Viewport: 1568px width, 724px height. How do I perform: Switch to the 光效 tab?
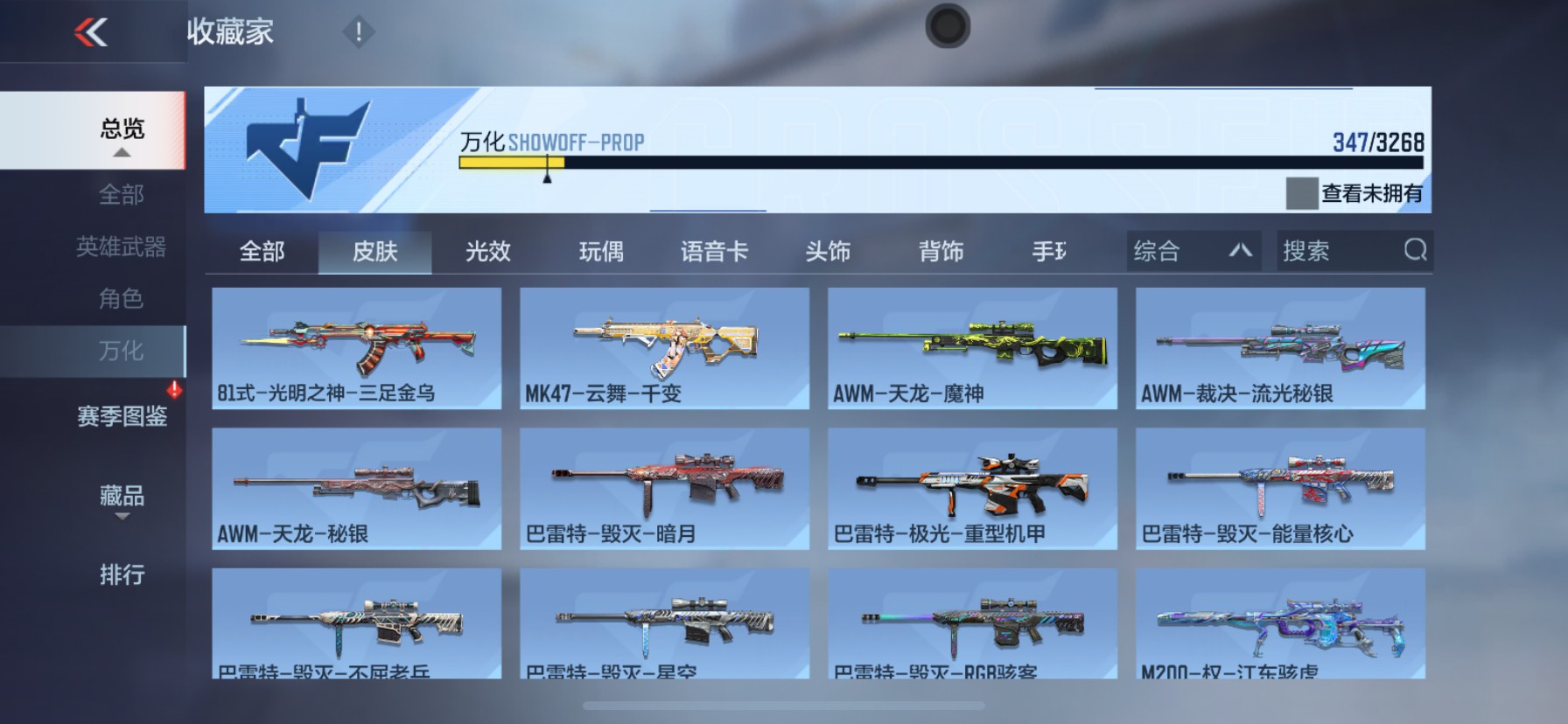click(486, 251)
